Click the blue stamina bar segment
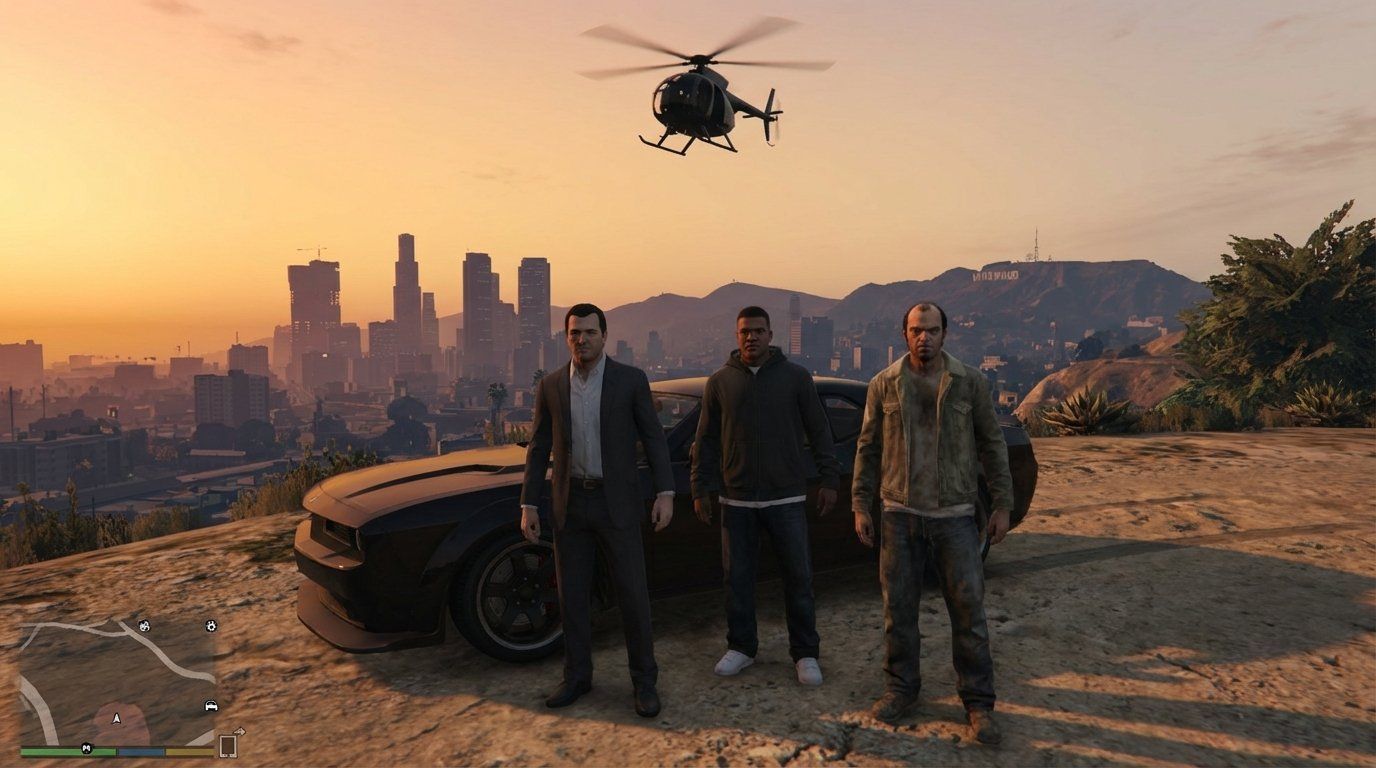 140,750
